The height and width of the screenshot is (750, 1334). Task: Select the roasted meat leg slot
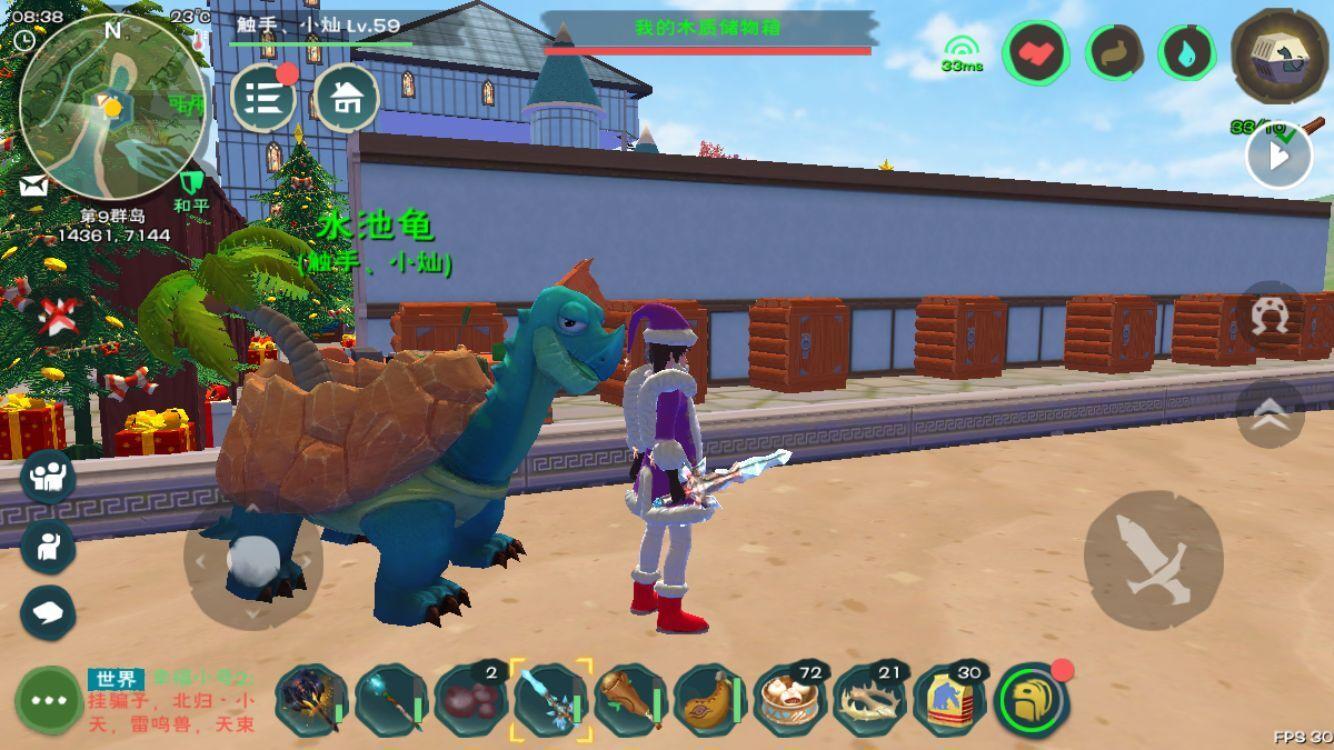631,697
